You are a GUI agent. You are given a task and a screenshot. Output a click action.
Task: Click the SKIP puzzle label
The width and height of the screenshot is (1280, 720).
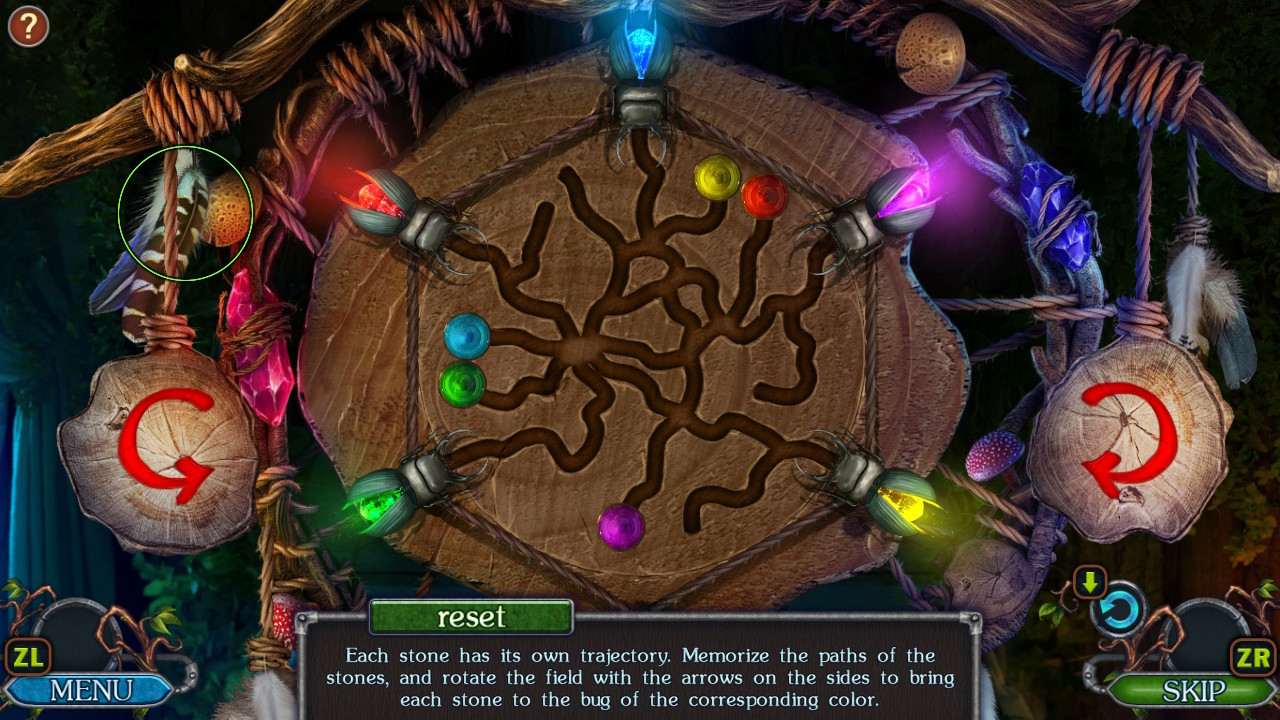[x=1196, y=690]
